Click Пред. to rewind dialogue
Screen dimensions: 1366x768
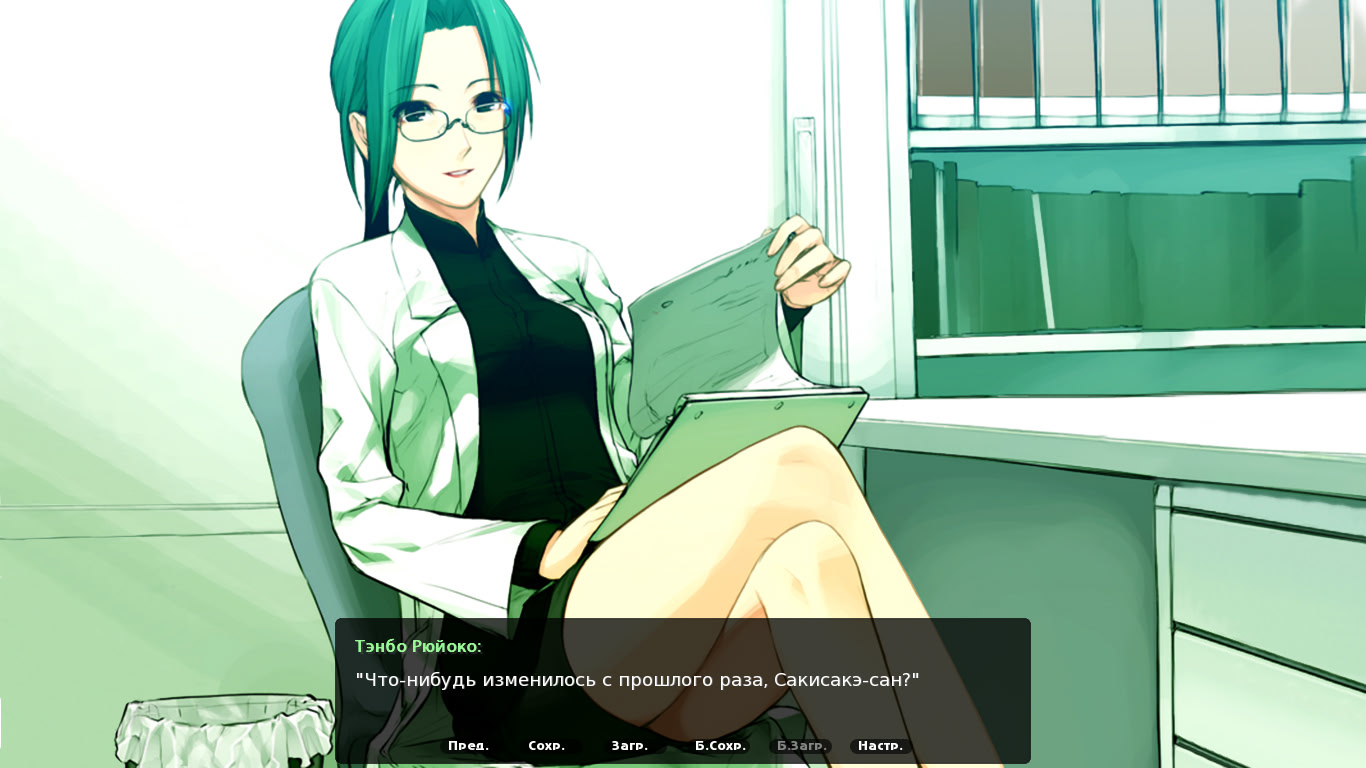[x=469, y=745]
